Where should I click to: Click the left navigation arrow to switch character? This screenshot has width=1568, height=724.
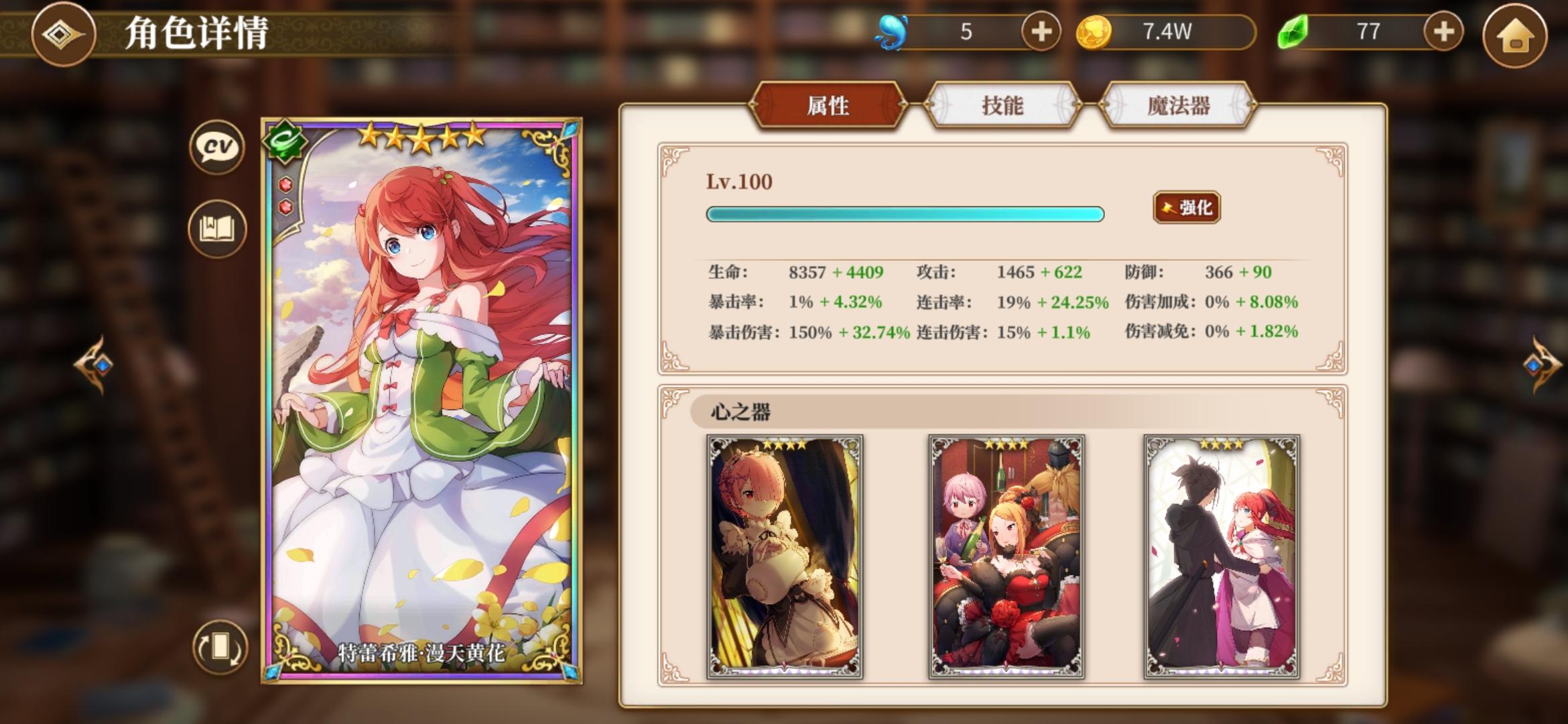tap(94, 367)
